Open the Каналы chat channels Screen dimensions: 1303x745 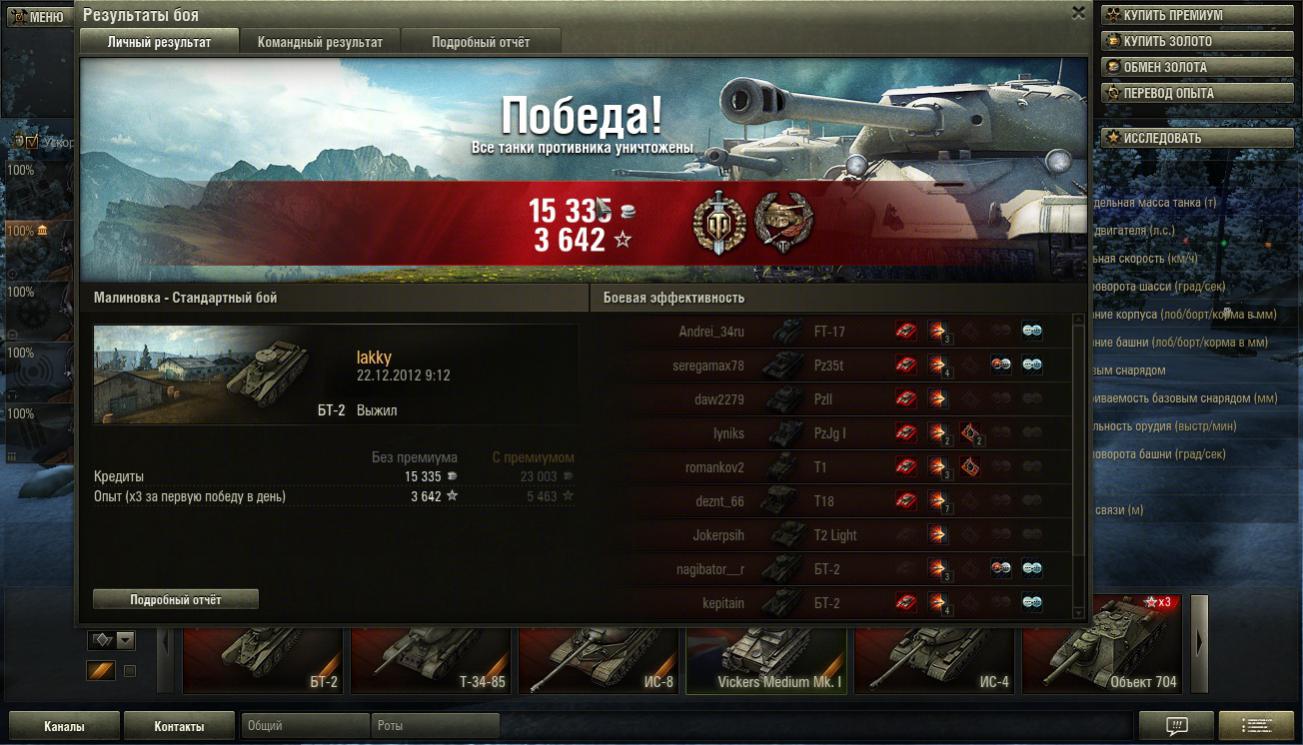pyautogui.click(x=64, y=726)
